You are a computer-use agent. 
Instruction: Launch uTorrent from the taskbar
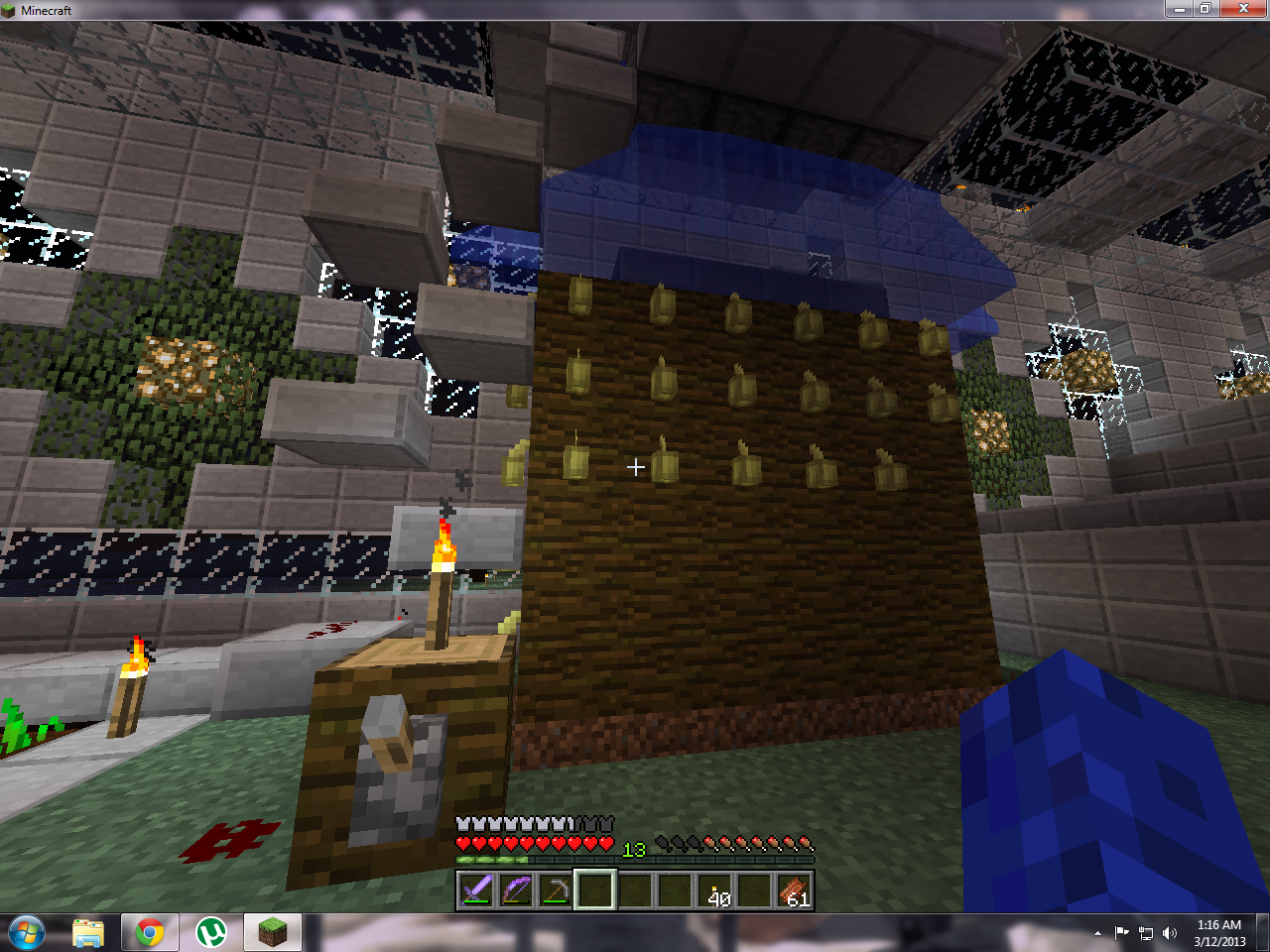coord(211,932)
